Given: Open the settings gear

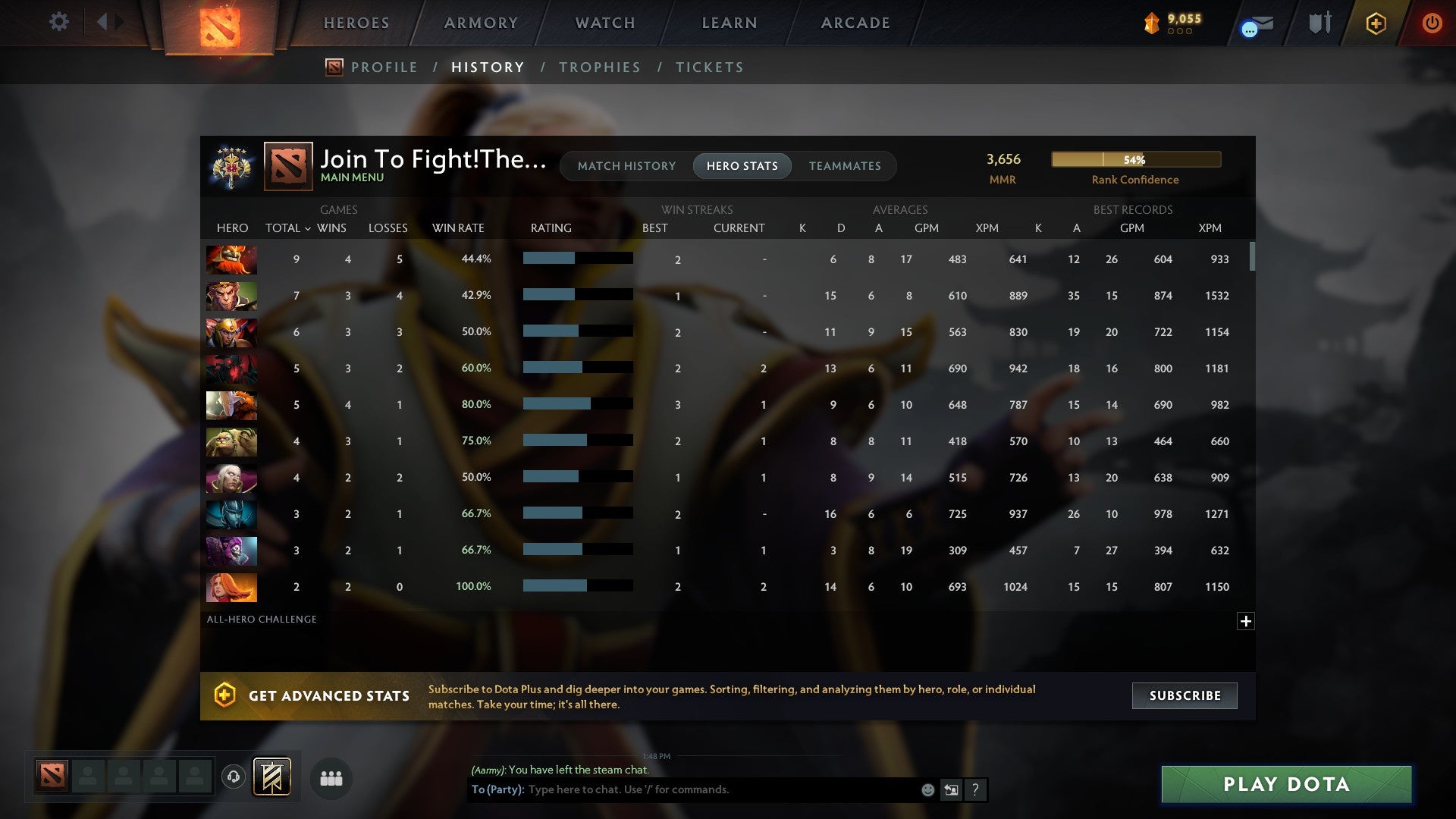Looking at the screenshot, I should pyautogui.click(x=58, y=21).
